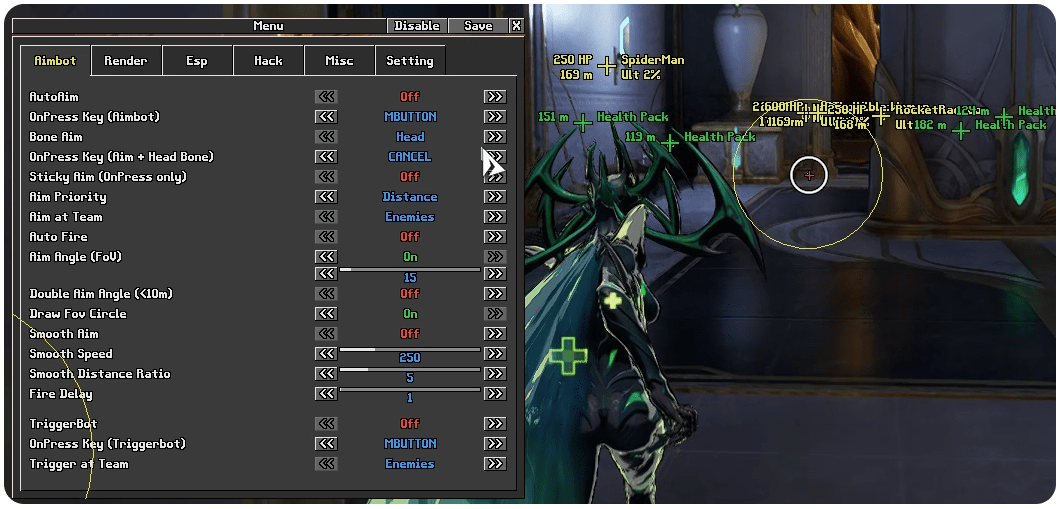Open the Esp tab
This screenshot has height=509, width=1061.
(197, 61)
